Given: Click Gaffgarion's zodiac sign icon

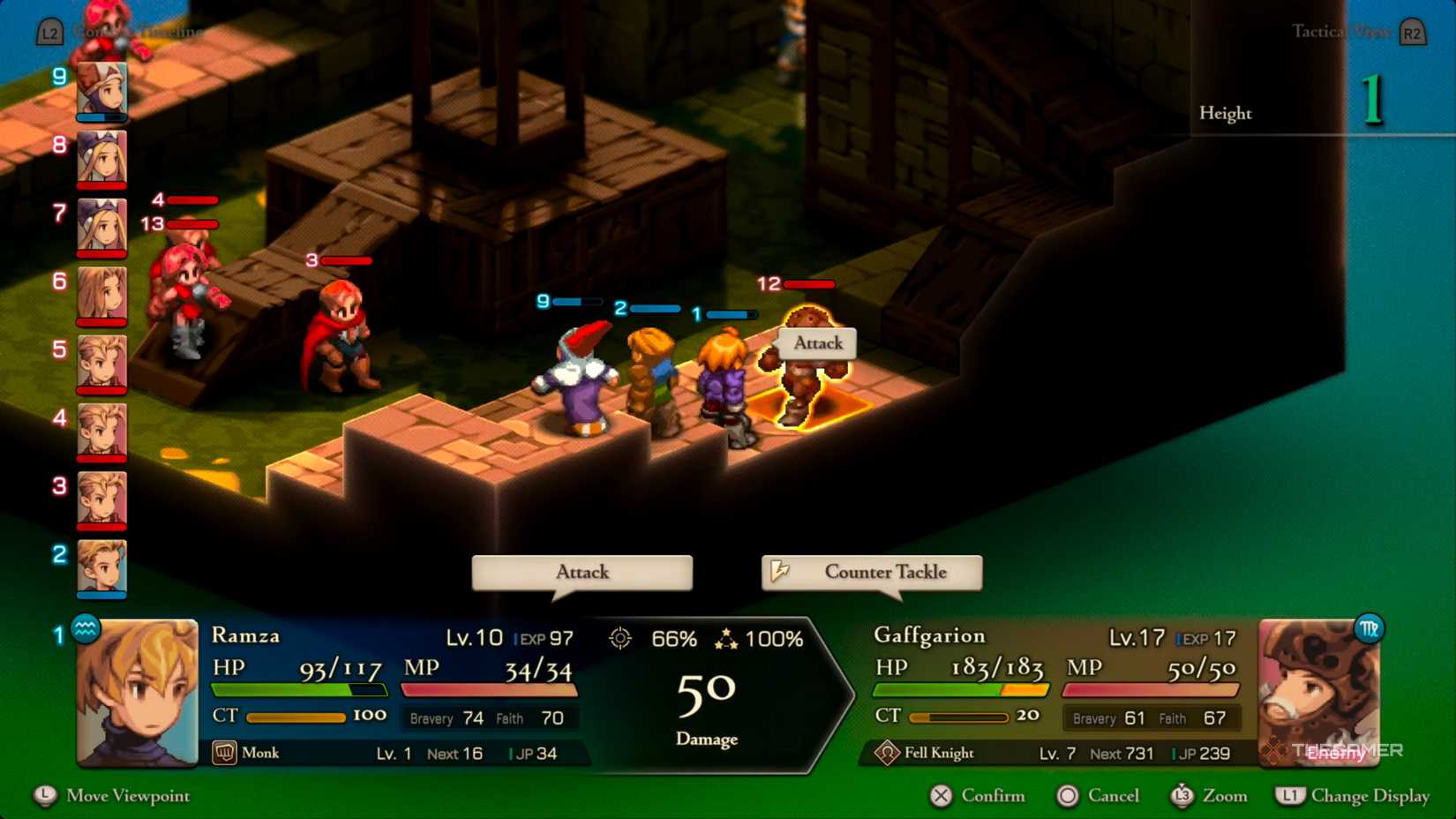Looking at the screenshot, I should coord(1368,629).
